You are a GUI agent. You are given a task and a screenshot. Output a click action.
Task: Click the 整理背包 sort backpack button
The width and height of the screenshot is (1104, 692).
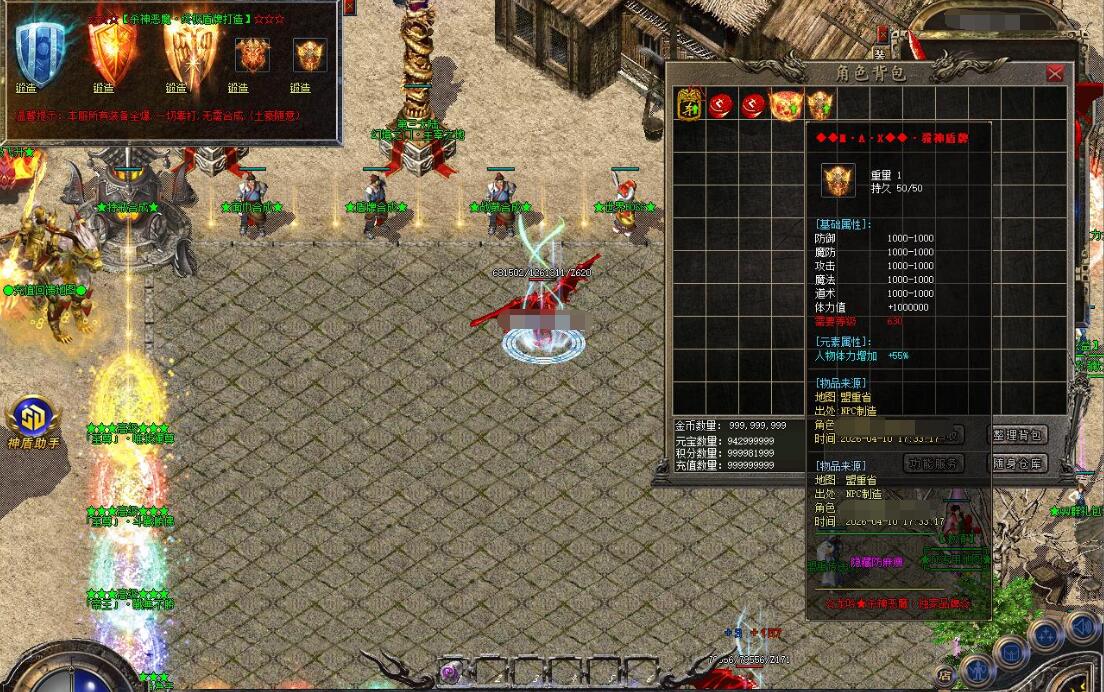[x=1018, y=435]
